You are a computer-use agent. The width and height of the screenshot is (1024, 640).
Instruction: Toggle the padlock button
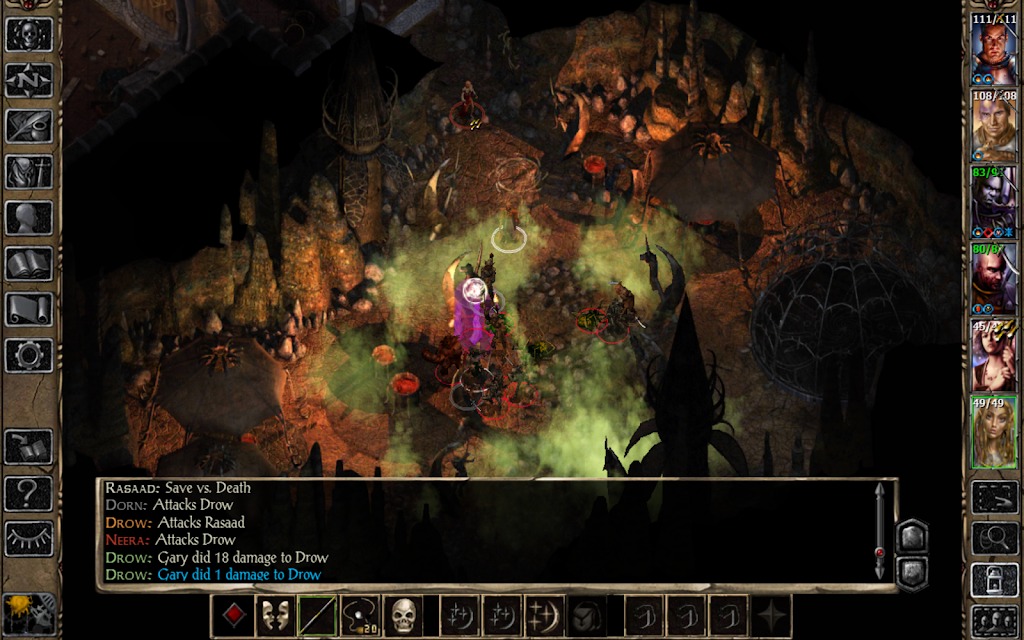click(x=994, y=580)
